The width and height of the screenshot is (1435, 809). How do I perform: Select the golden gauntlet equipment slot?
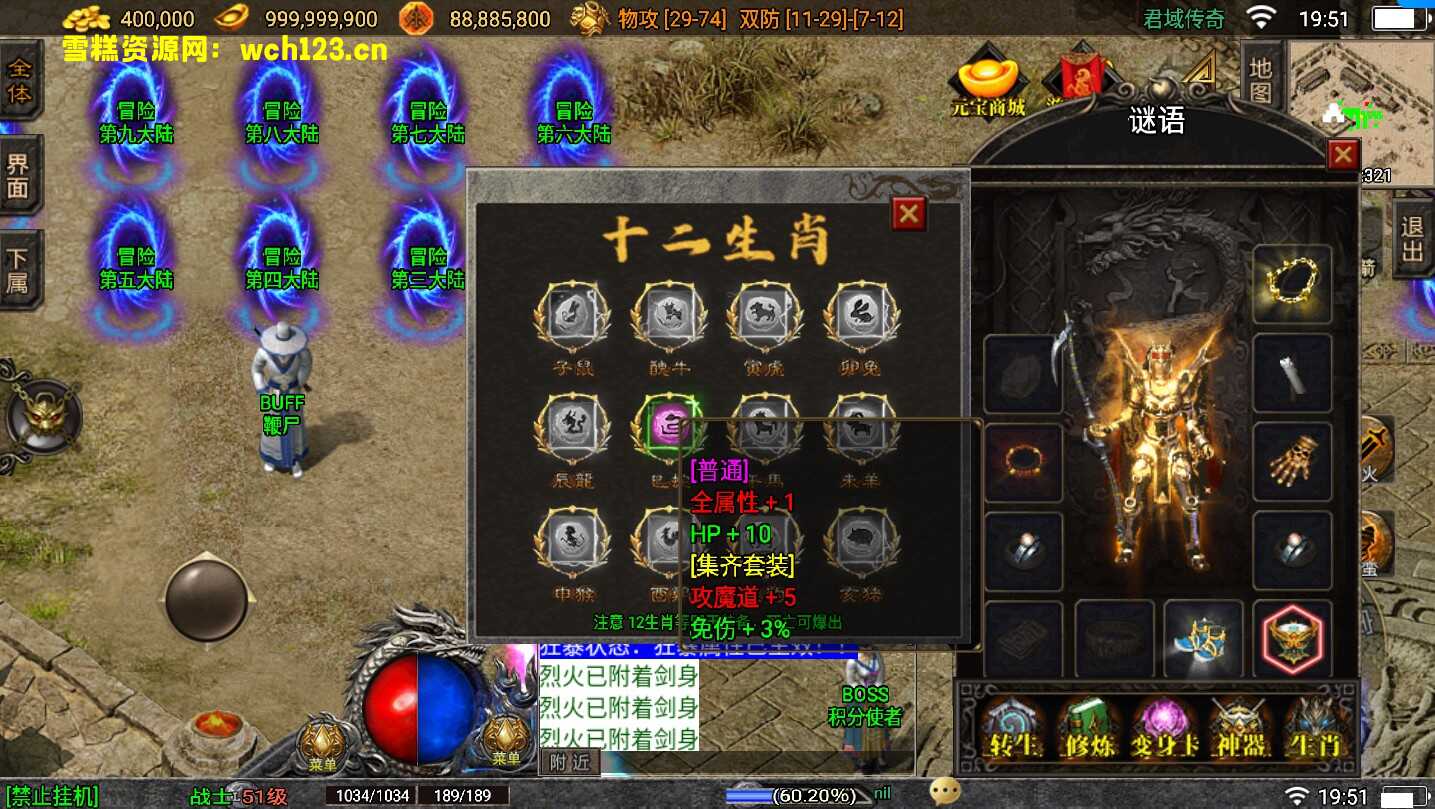coord(1292,462)
